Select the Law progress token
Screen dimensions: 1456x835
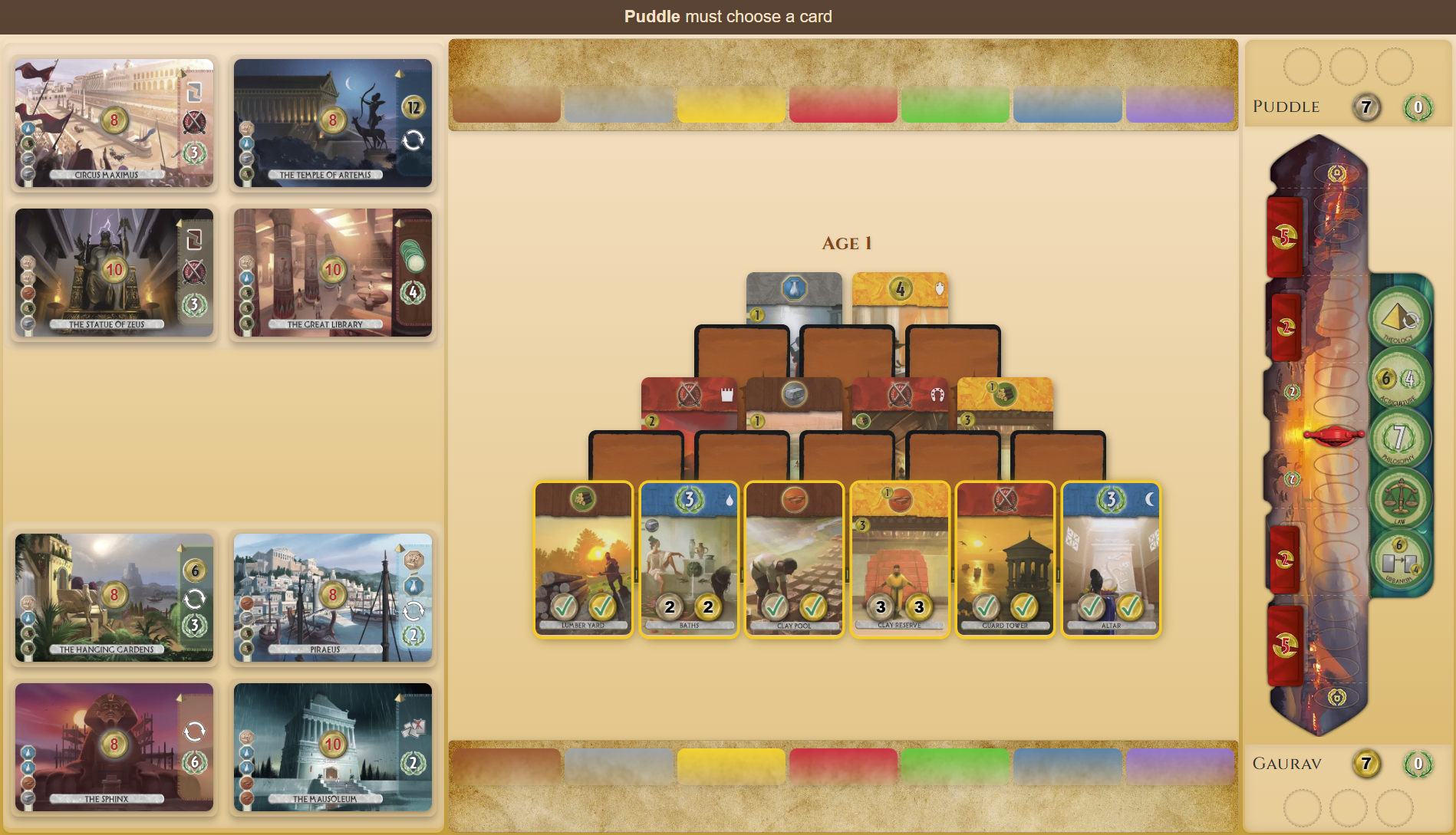pyautogui.click(x=1402, y=498)
